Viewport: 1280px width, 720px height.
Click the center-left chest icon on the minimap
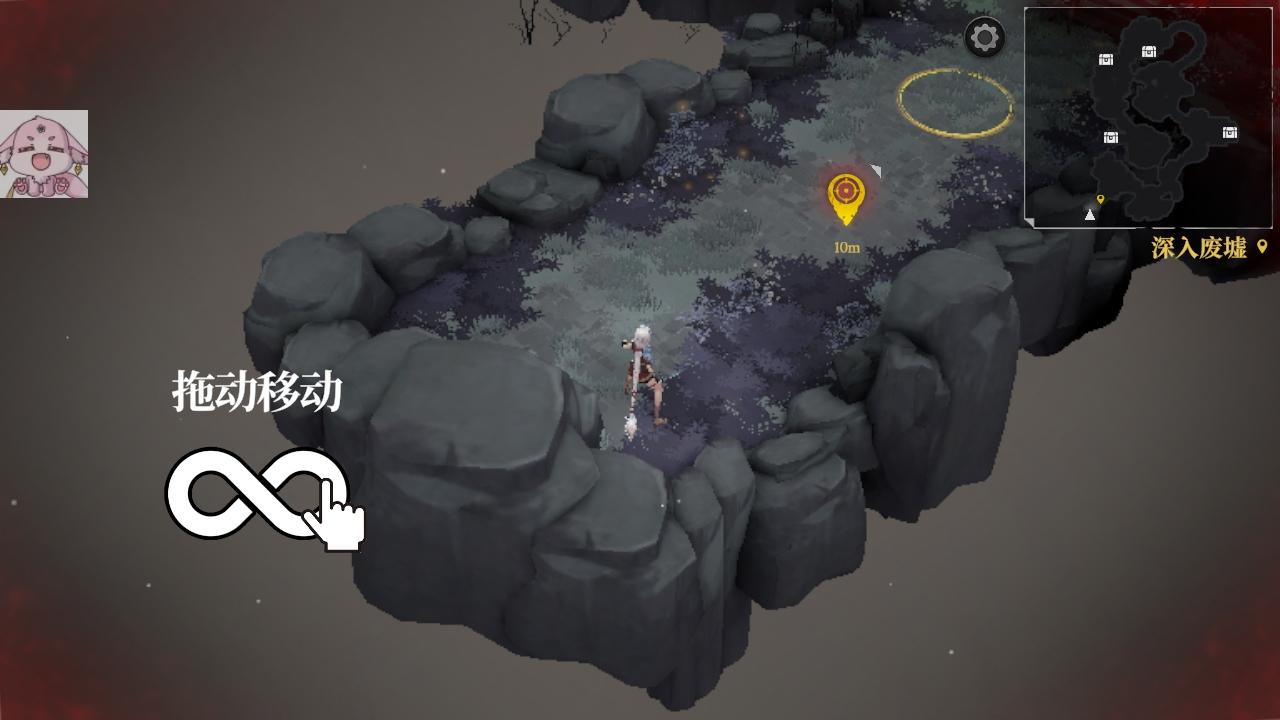(x=1110, y=138)
